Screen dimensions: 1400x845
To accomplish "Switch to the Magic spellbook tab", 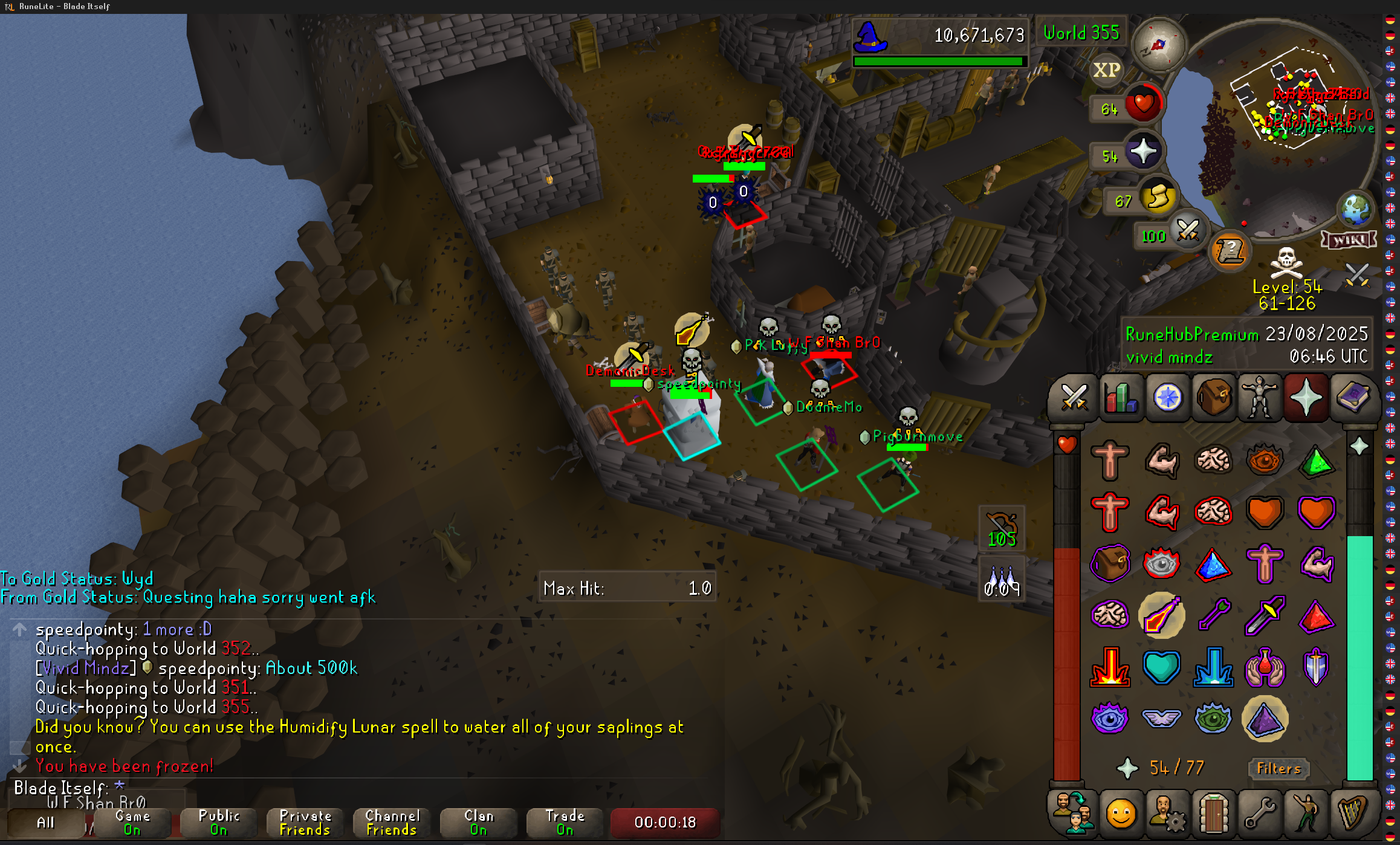I will (x=1353, y=398).
